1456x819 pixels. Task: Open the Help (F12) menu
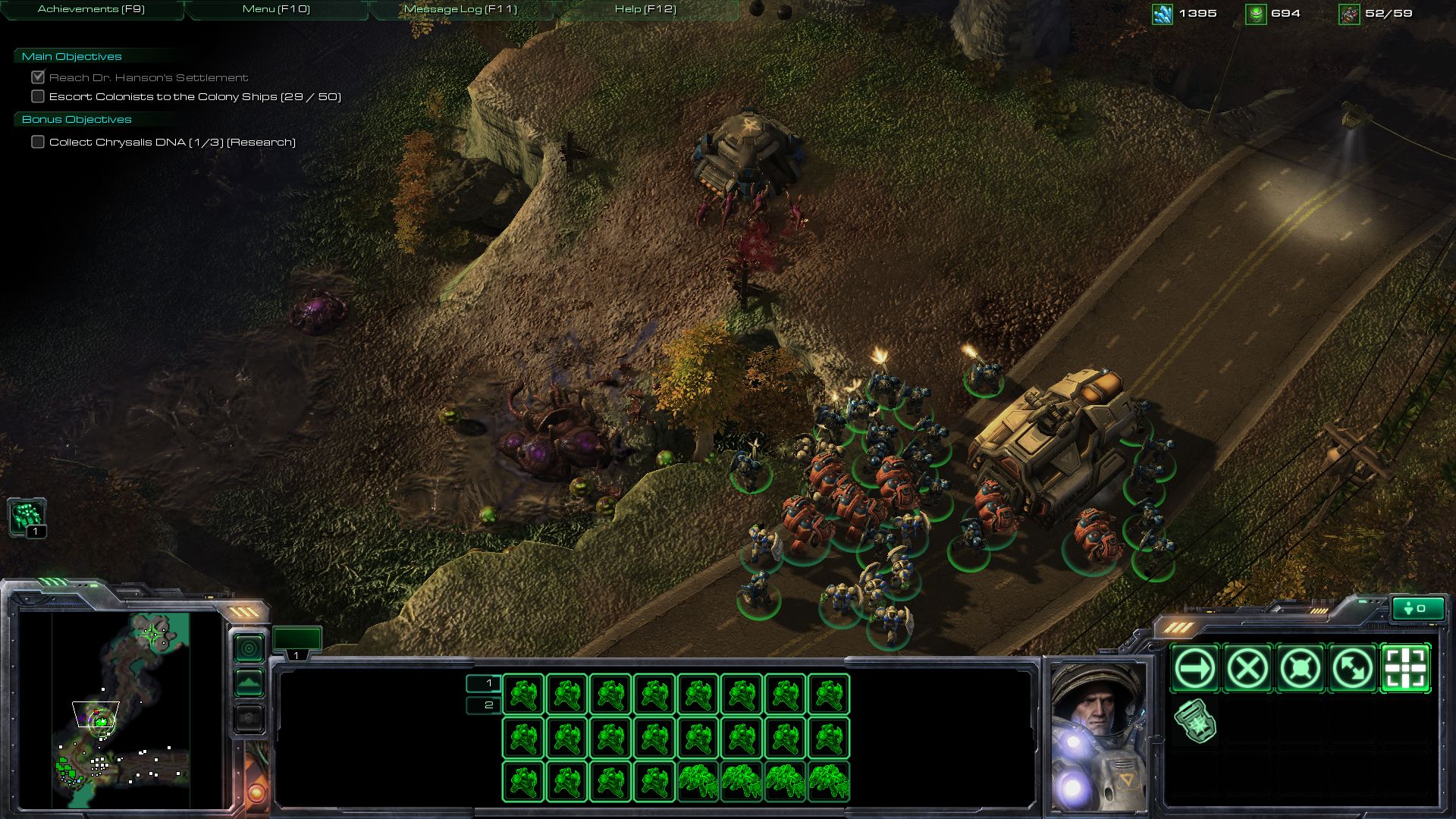click(645, 10)
